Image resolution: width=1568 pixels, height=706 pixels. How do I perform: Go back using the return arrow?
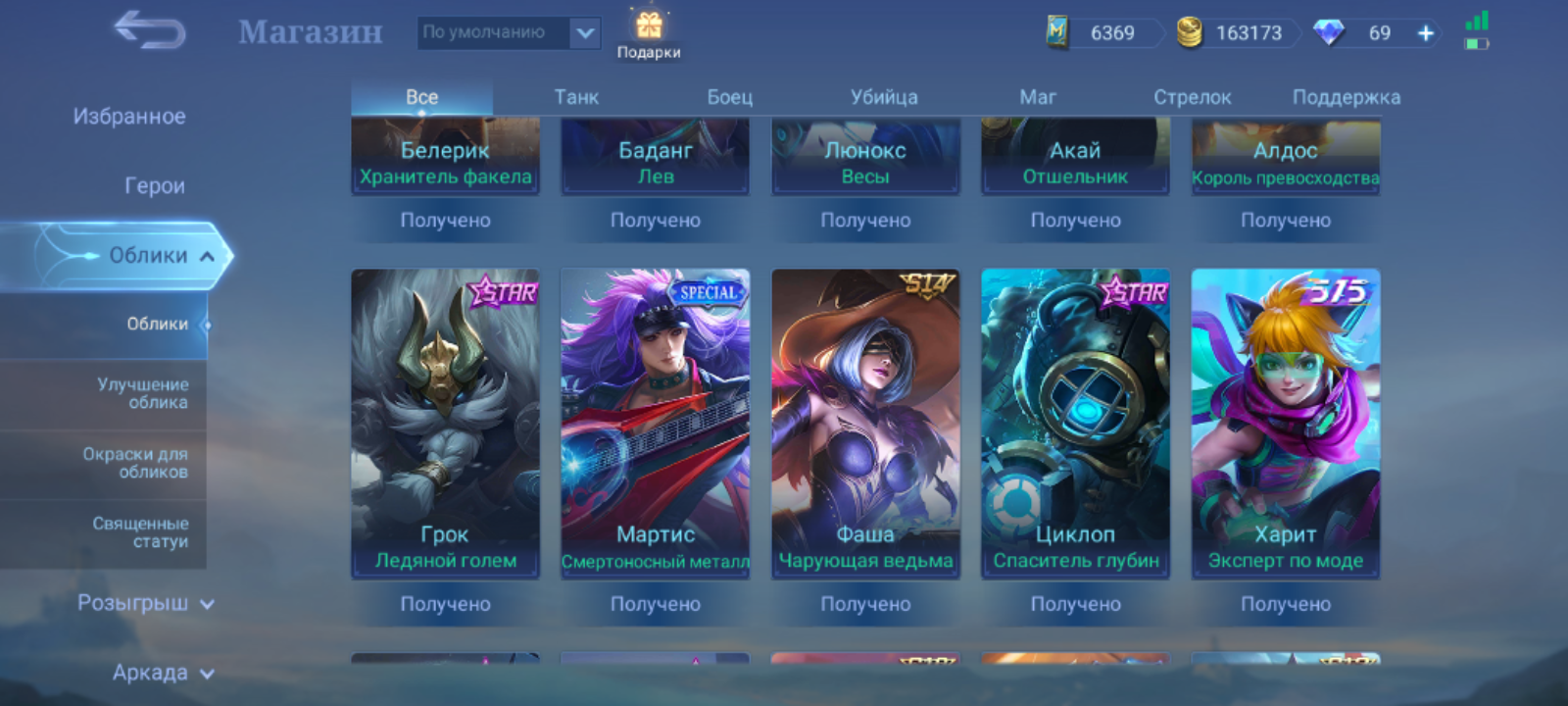pos(149,30)
